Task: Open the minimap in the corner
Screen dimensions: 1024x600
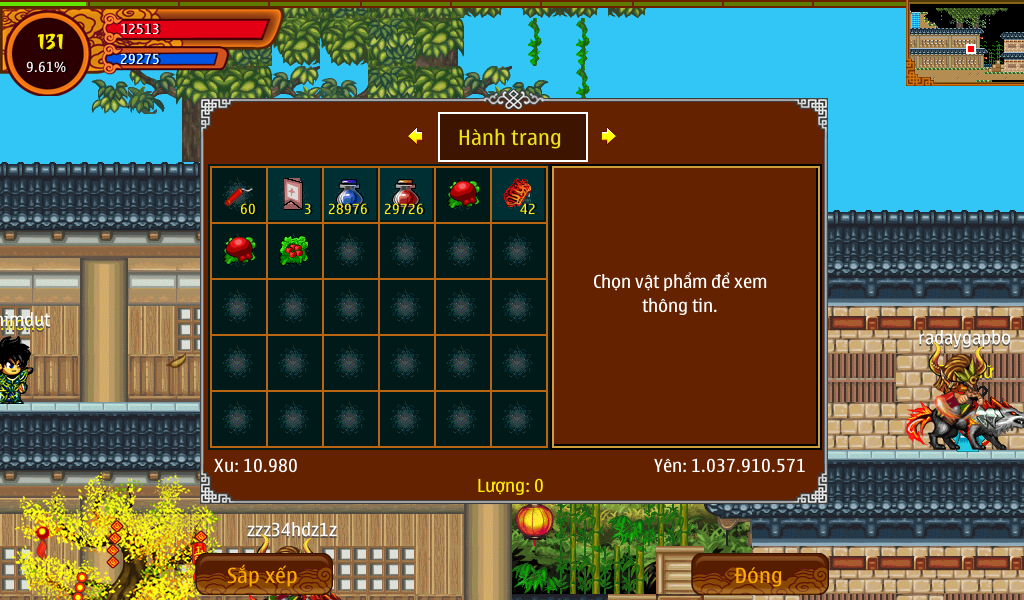Action: point(964,42)
